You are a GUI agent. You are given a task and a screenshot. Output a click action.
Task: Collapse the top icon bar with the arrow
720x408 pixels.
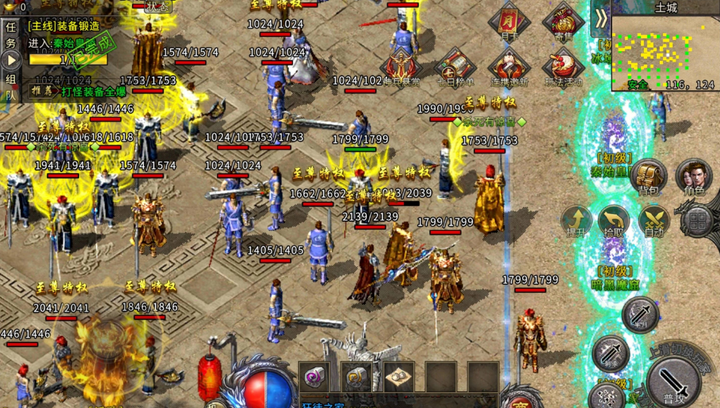pyautogui.click(x=600, y=18)
